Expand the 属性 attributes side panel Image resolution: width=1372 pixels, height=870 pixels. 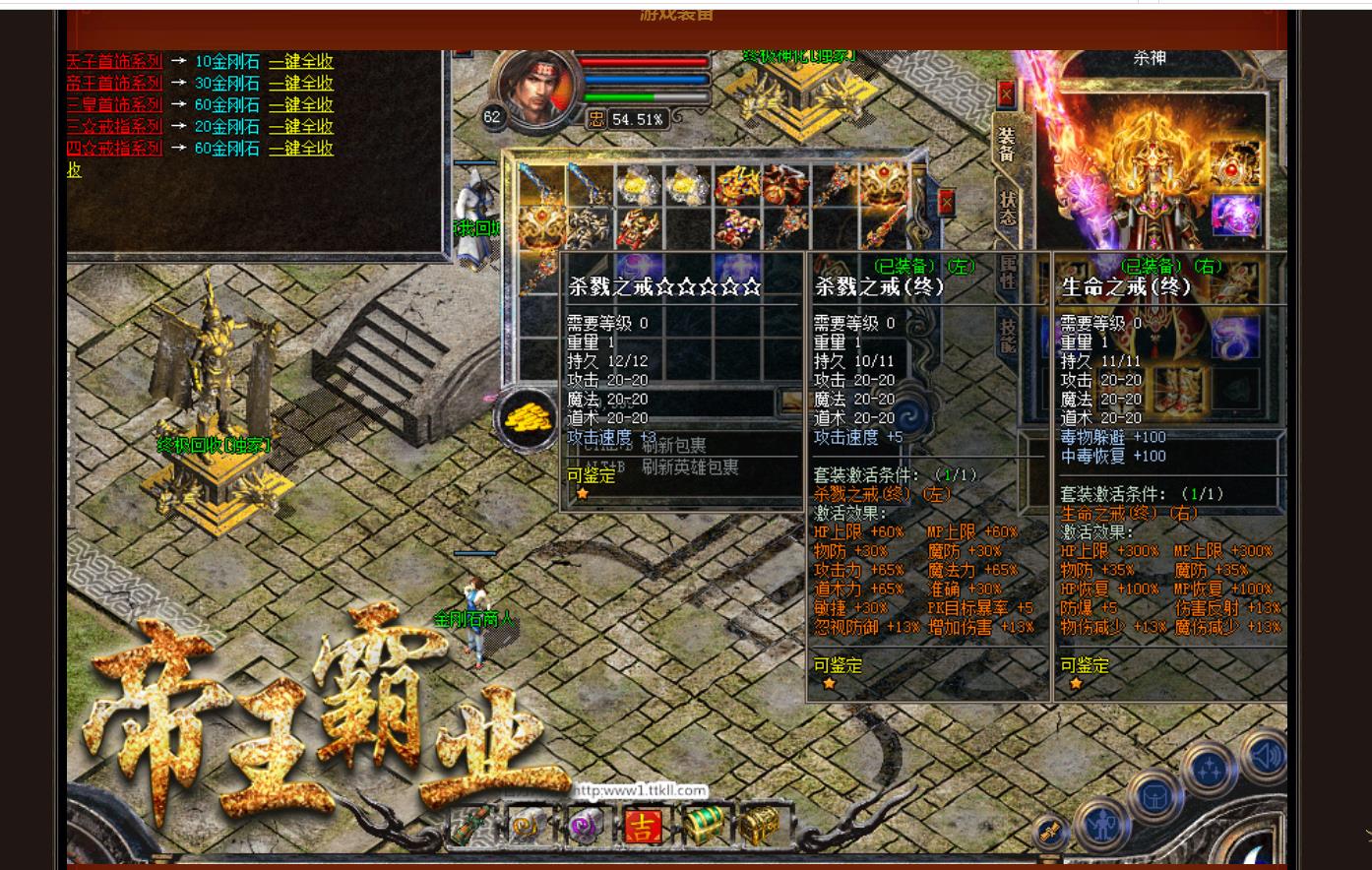(x=1009, y=272)
